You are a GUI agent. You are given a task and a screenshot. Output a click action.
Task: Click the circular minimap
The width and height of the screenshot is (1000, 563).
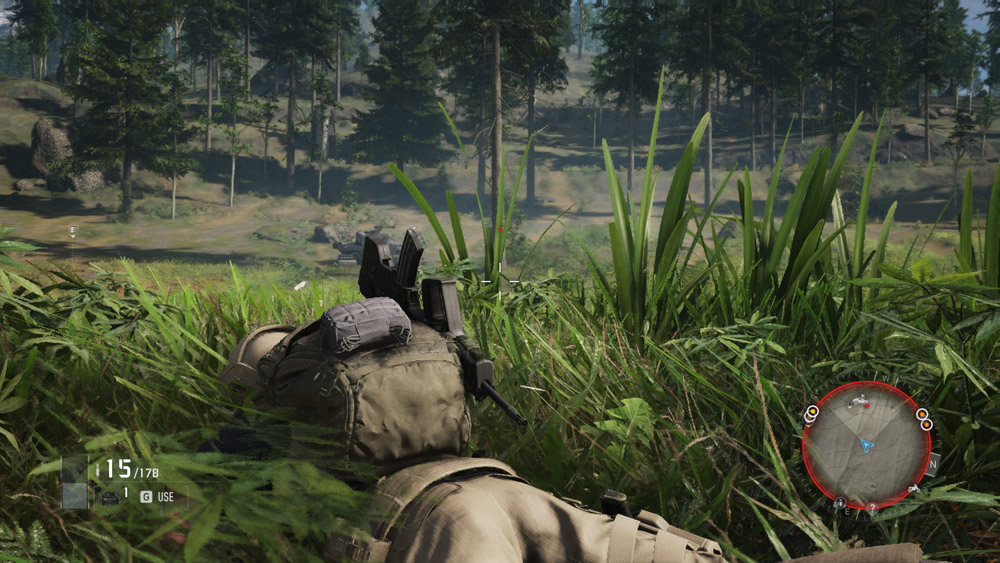point(866,444)
